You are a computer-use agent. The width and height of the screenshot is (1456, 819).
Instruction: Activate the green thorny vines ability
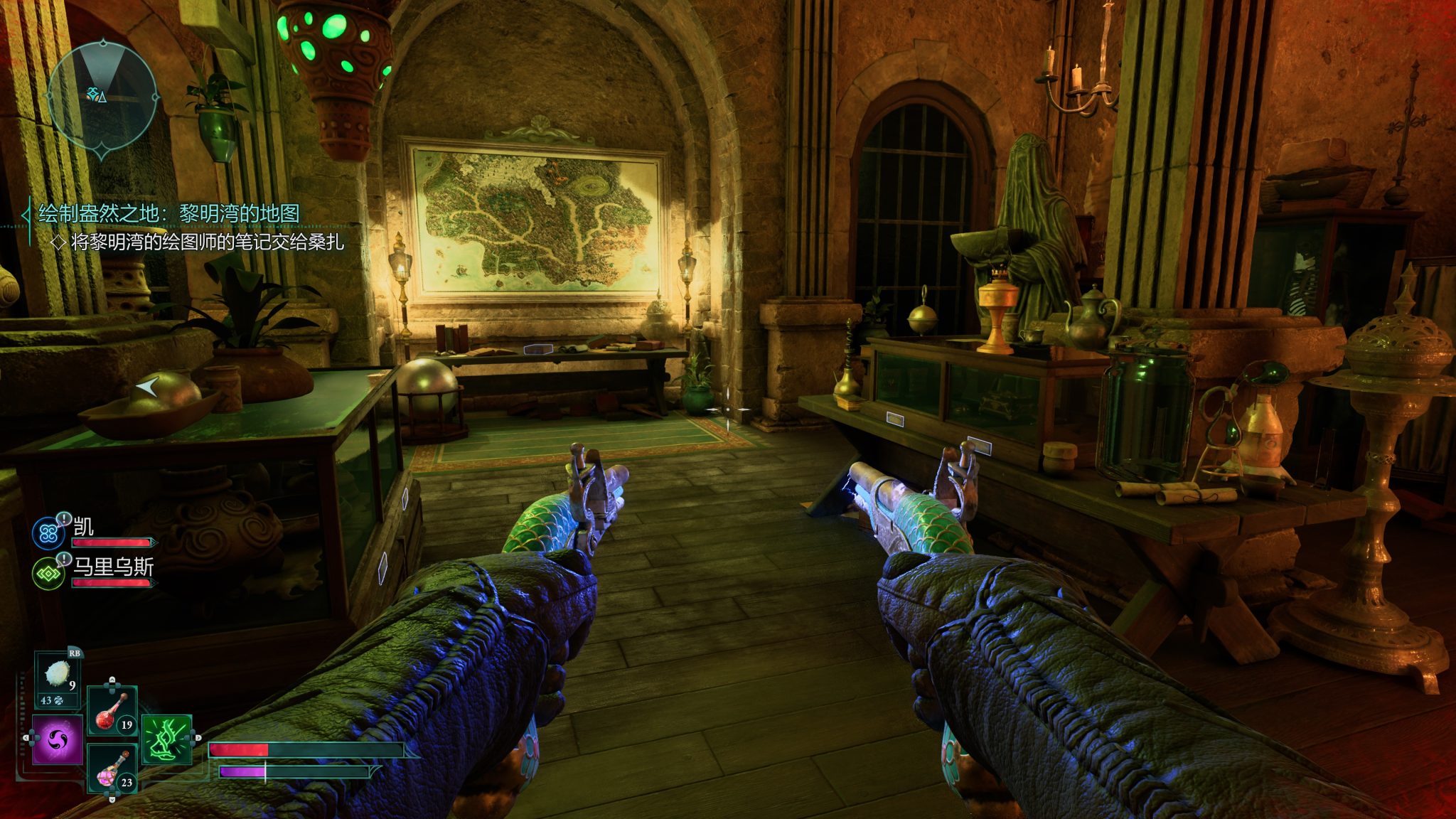tap(167, 739)
